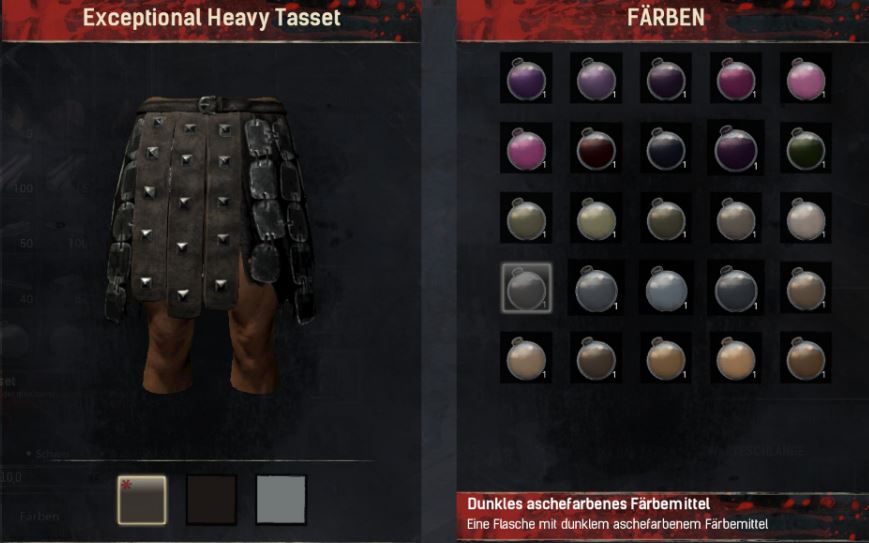Select the light blue-gray dye flask
This screenshot has width=869, height=543.
(x=666, y=289)
